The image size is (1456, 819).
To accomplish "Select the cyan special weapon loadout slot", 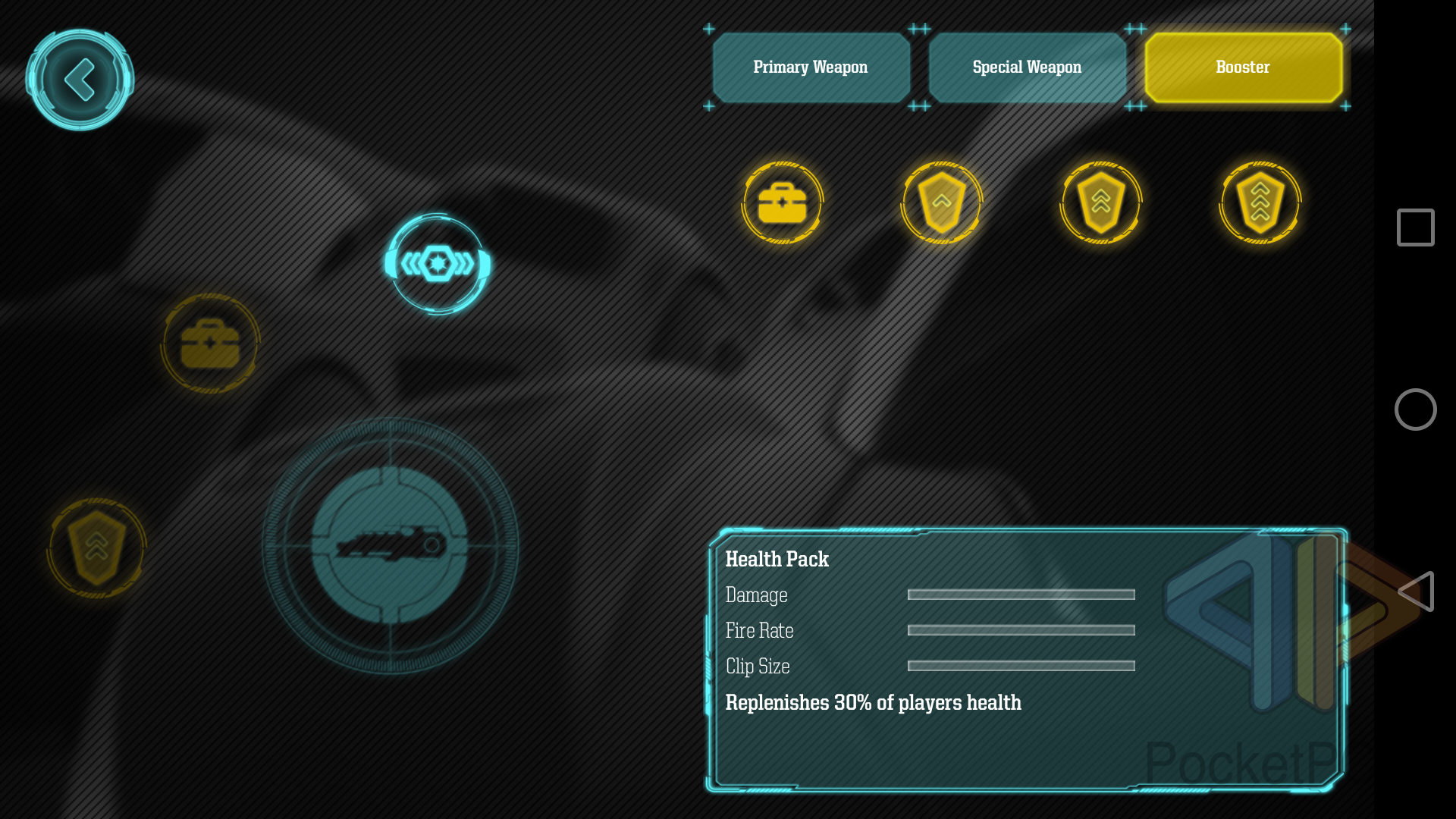I will click(438, 264).
